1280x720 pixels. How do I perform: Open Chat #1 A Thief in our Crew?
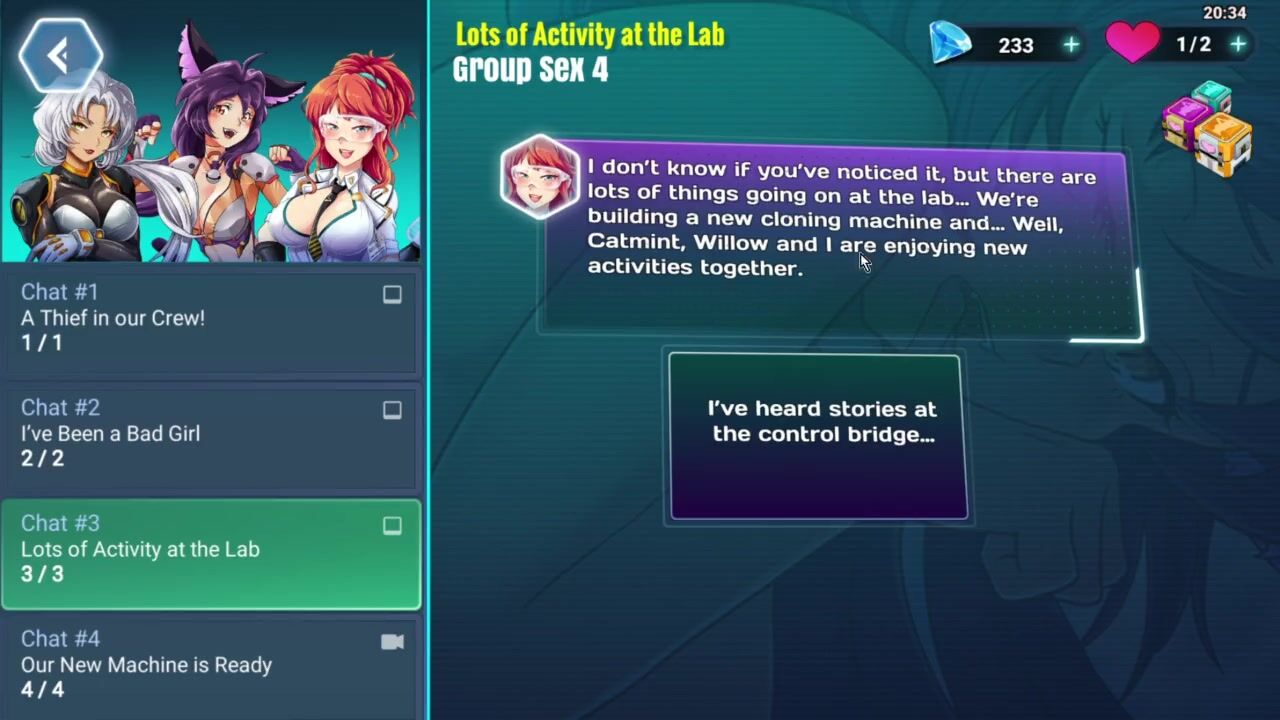210,318
